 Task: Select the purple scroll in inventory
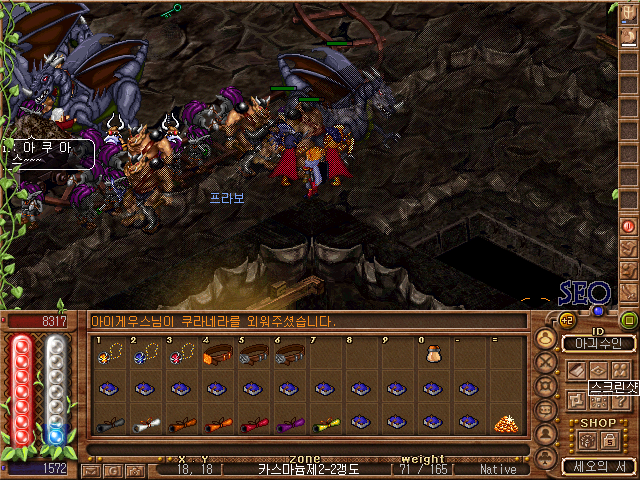pyautogui.click(x=289, y=423)
